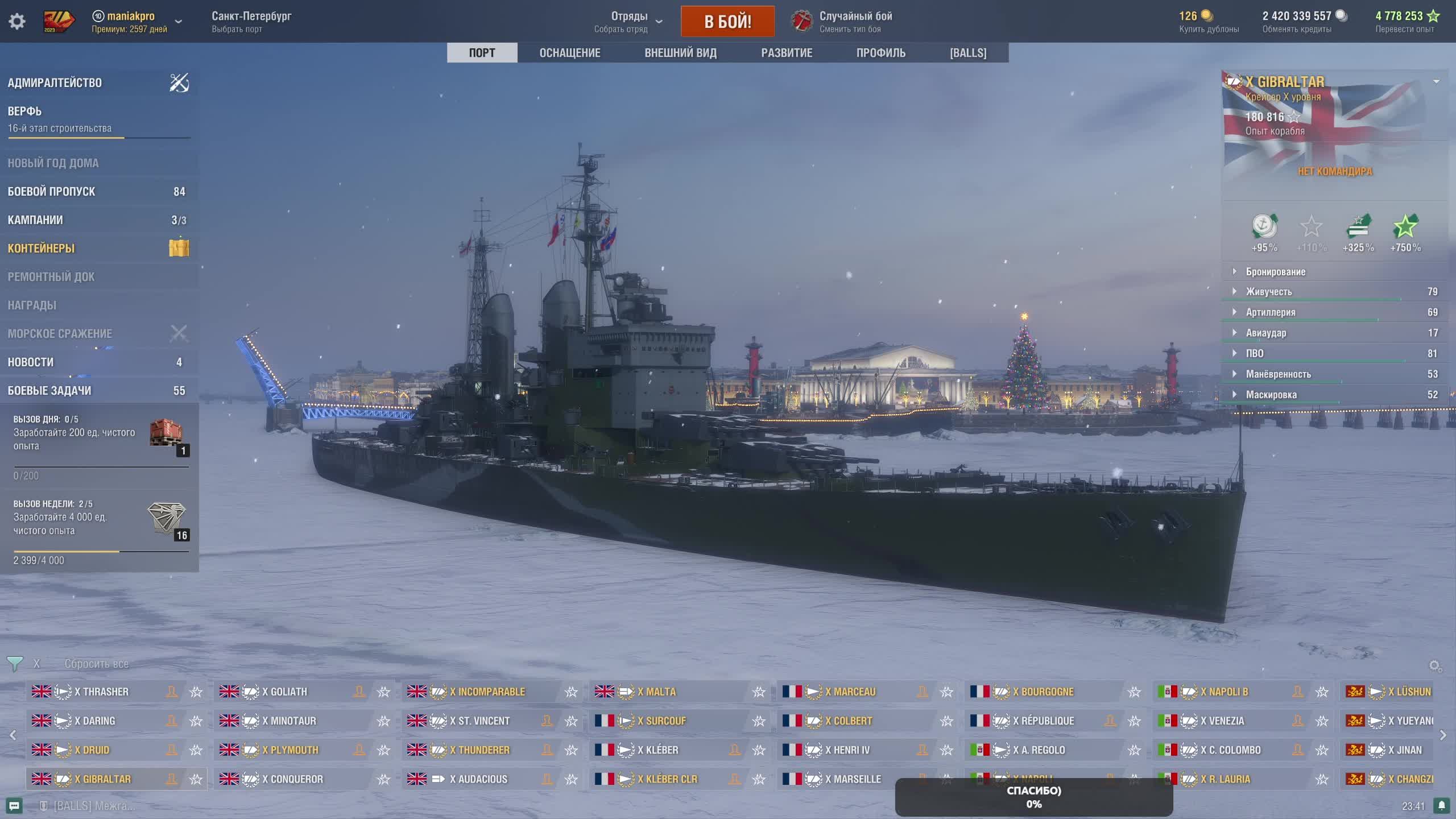This screenshot has height=819, width=1456.
Task: Expand the Отряды division dropdown
Action: click(x=630, y=22)
